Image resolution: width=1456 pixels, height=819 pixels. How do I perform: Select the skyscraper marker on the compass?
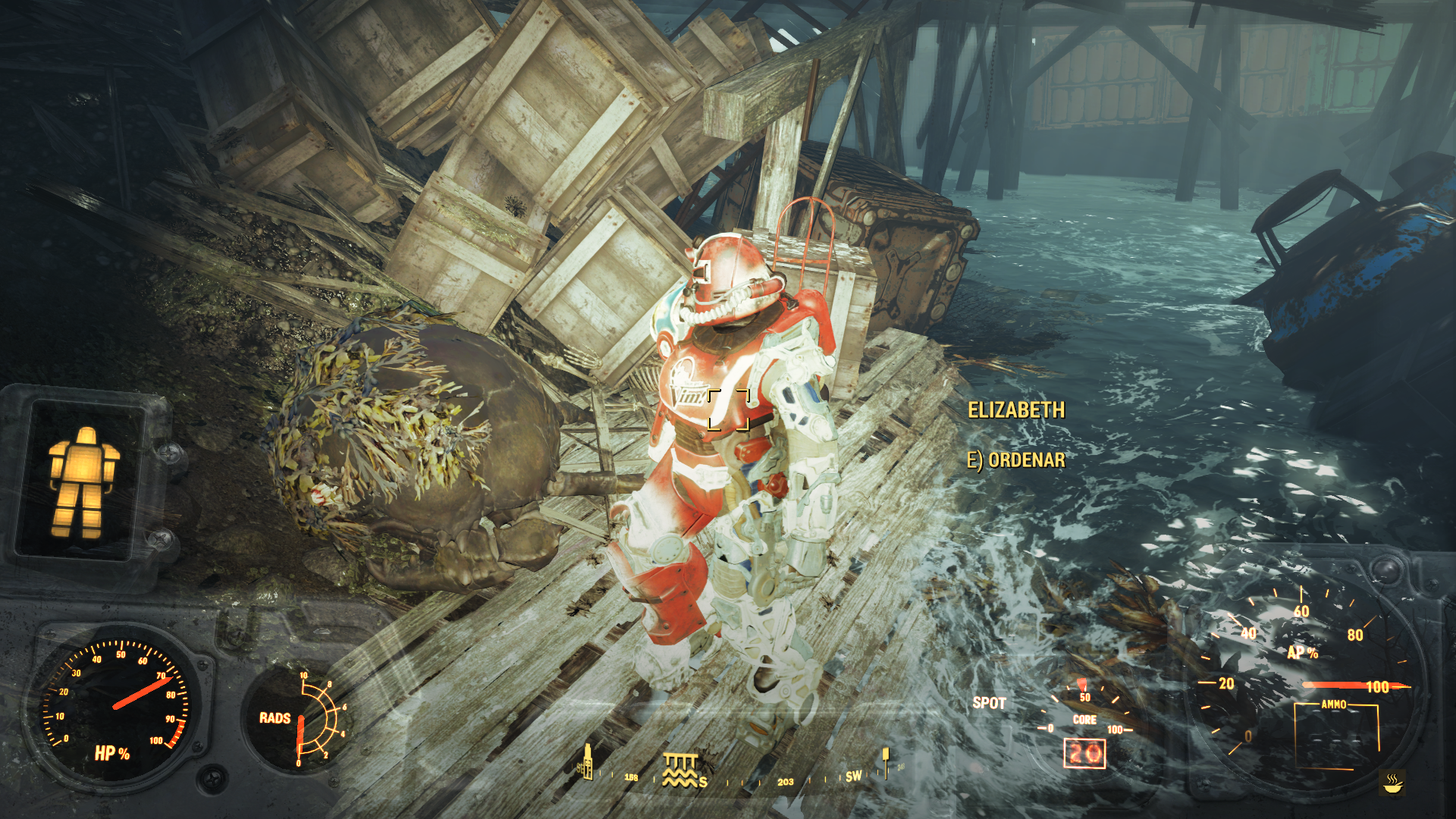click(x=586, y=761)
